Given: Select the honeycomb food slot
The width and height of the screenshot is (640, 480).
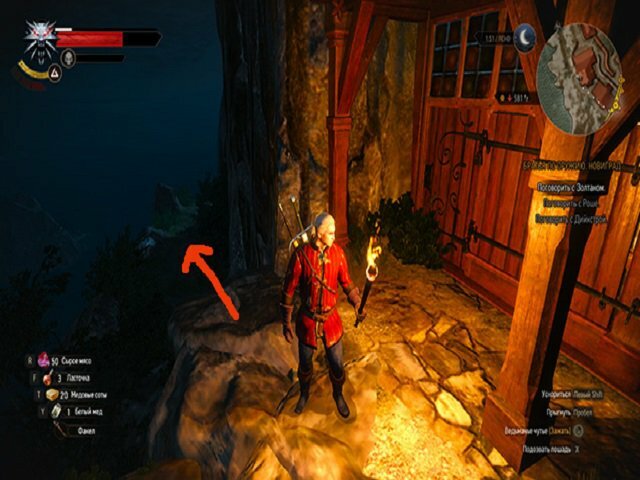Looking at the screenshot, I should (x=53, y=395).
